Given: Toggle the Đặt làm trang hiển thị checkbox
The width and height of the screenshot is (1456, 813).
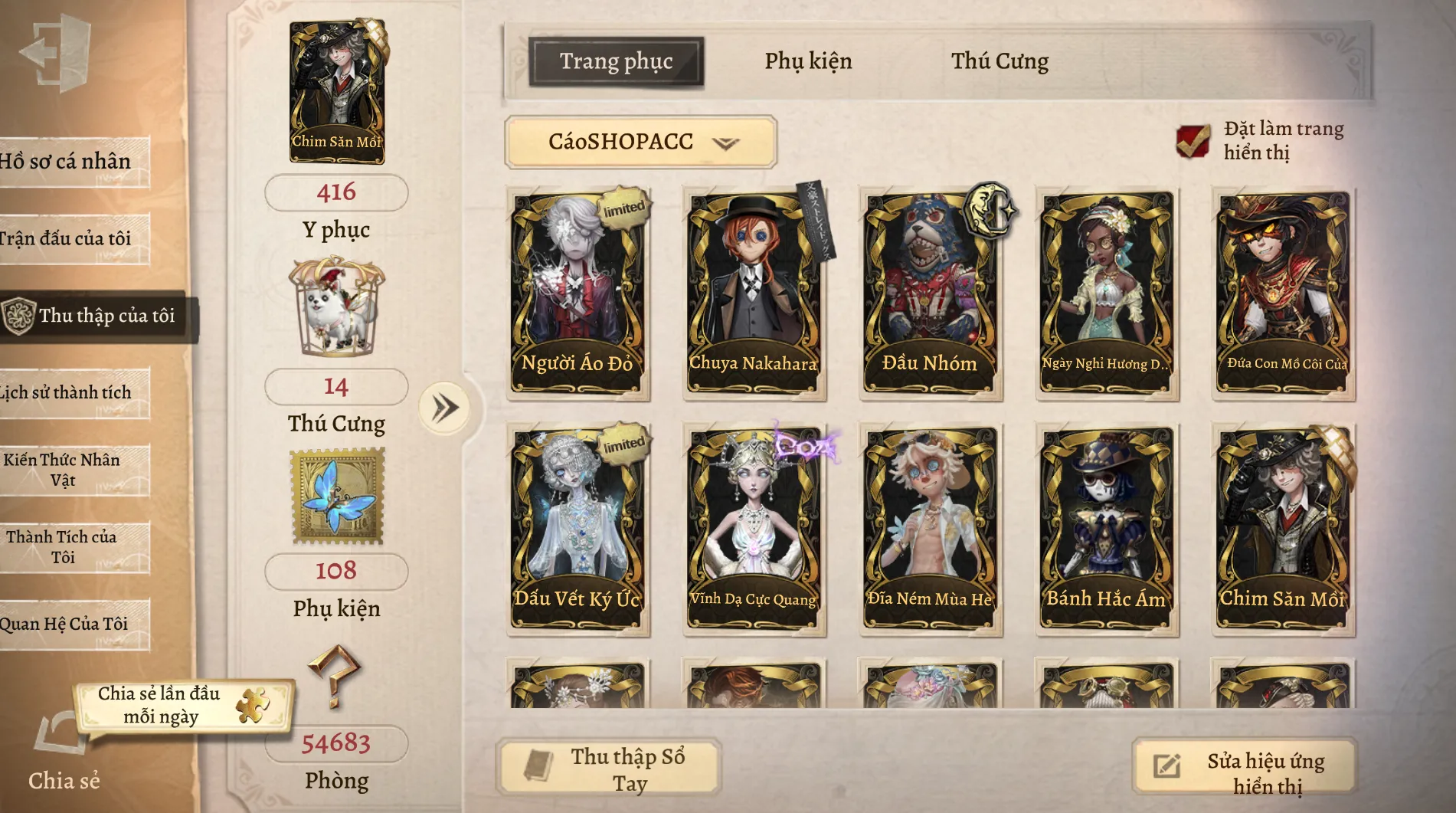Looking at the screenshot, I should coord(1193,141).
